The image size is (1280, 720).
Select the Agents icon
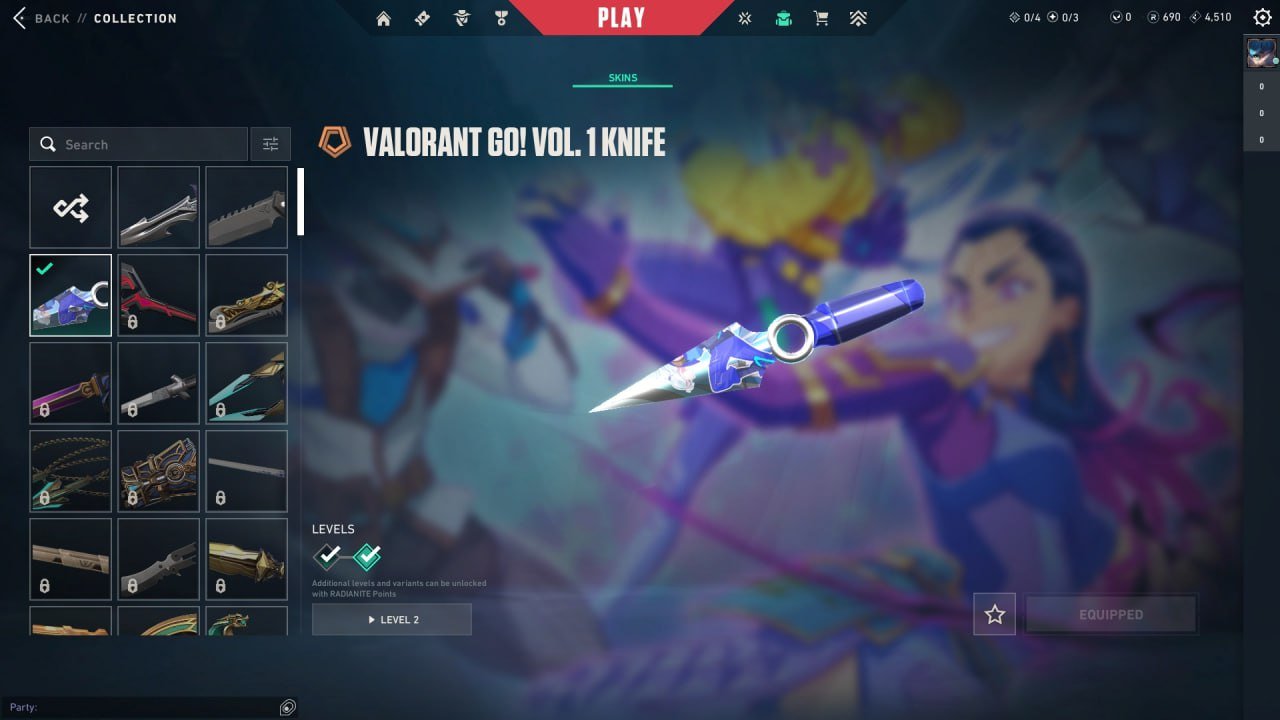pyautogui.click(x=461, y=17)
